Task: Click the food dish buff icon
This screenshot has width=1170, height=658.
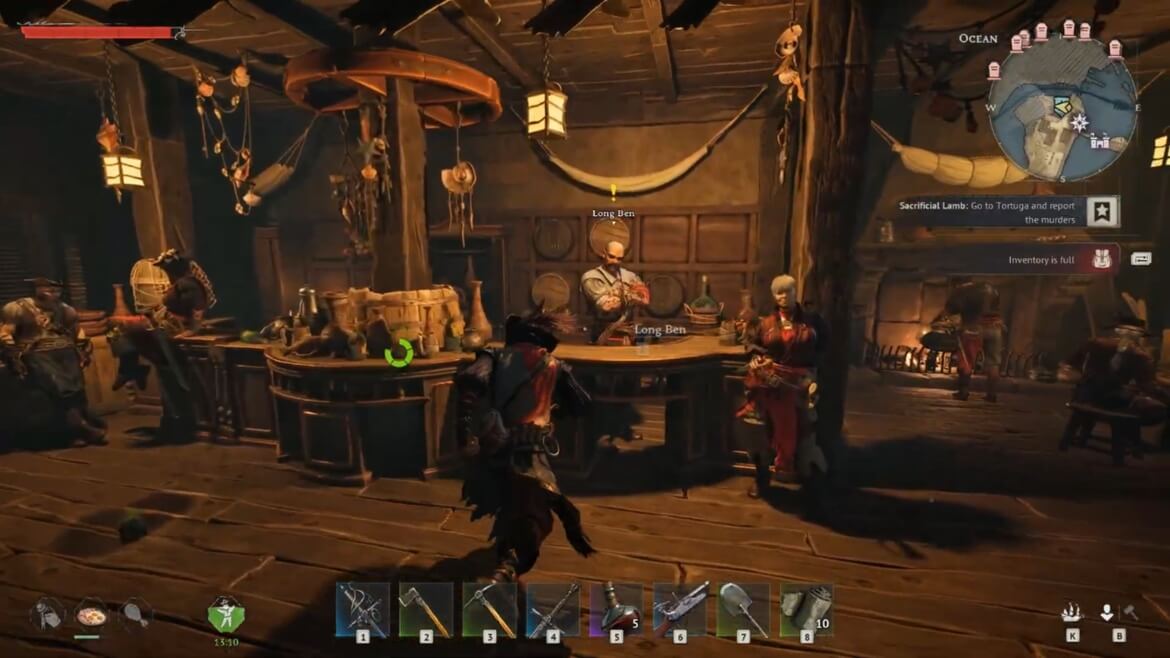Action: (x=91, y=613)
